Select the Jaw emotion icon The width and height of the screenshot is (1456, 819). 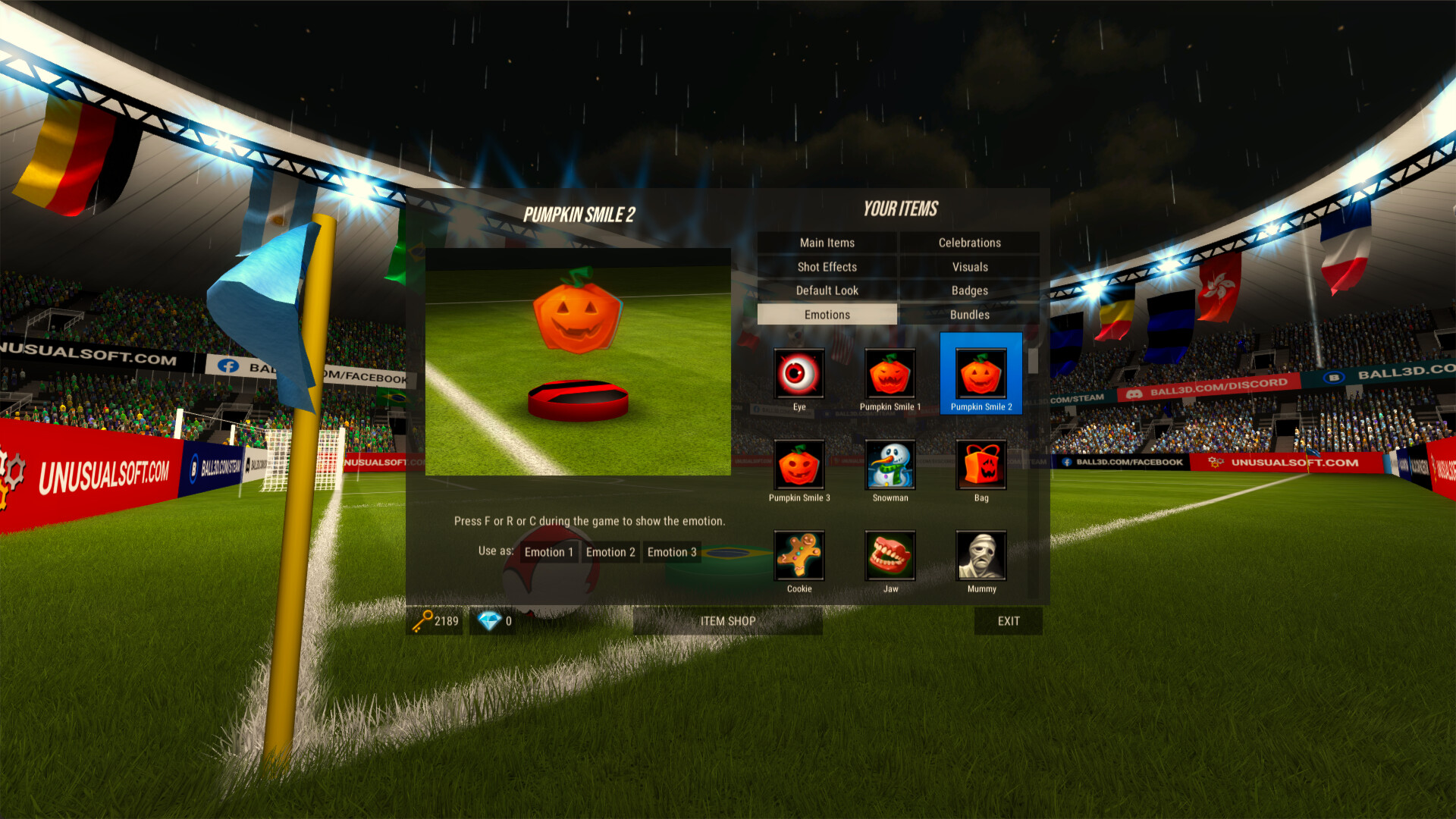(890, 556)
